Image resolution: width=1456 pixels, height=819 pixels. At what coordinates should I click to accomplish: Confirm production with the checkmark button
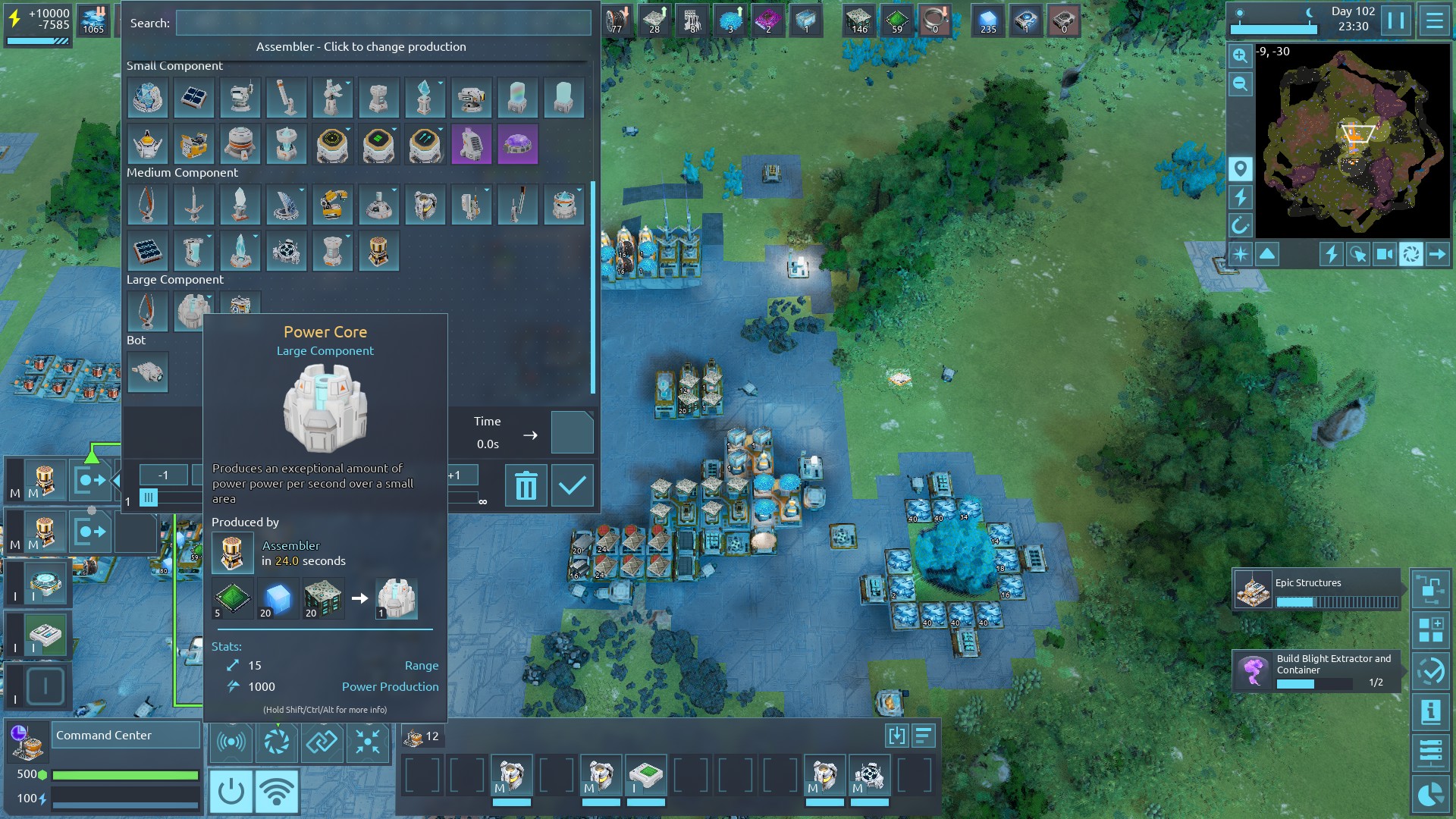[572, 485]
